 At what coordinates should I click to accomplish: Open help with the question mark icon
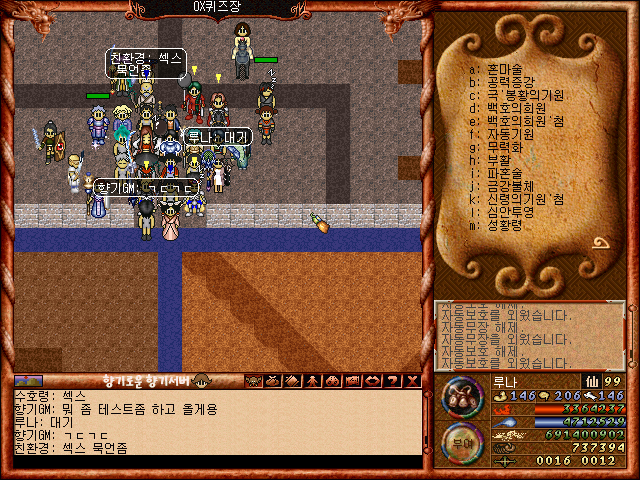pos(392,380)
